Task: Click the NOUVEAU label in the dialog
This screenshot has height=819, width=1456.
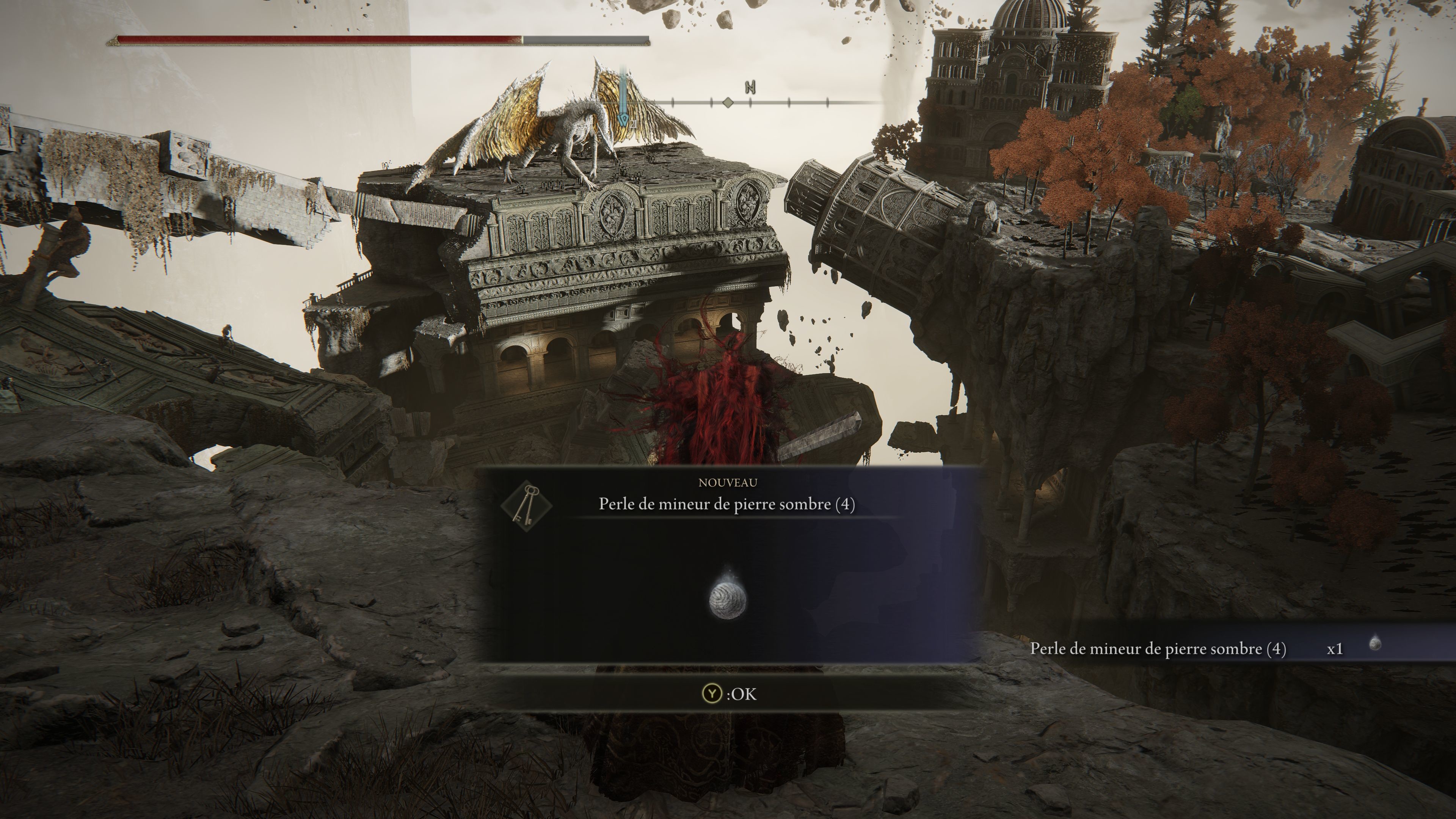Action: (728, 483)
